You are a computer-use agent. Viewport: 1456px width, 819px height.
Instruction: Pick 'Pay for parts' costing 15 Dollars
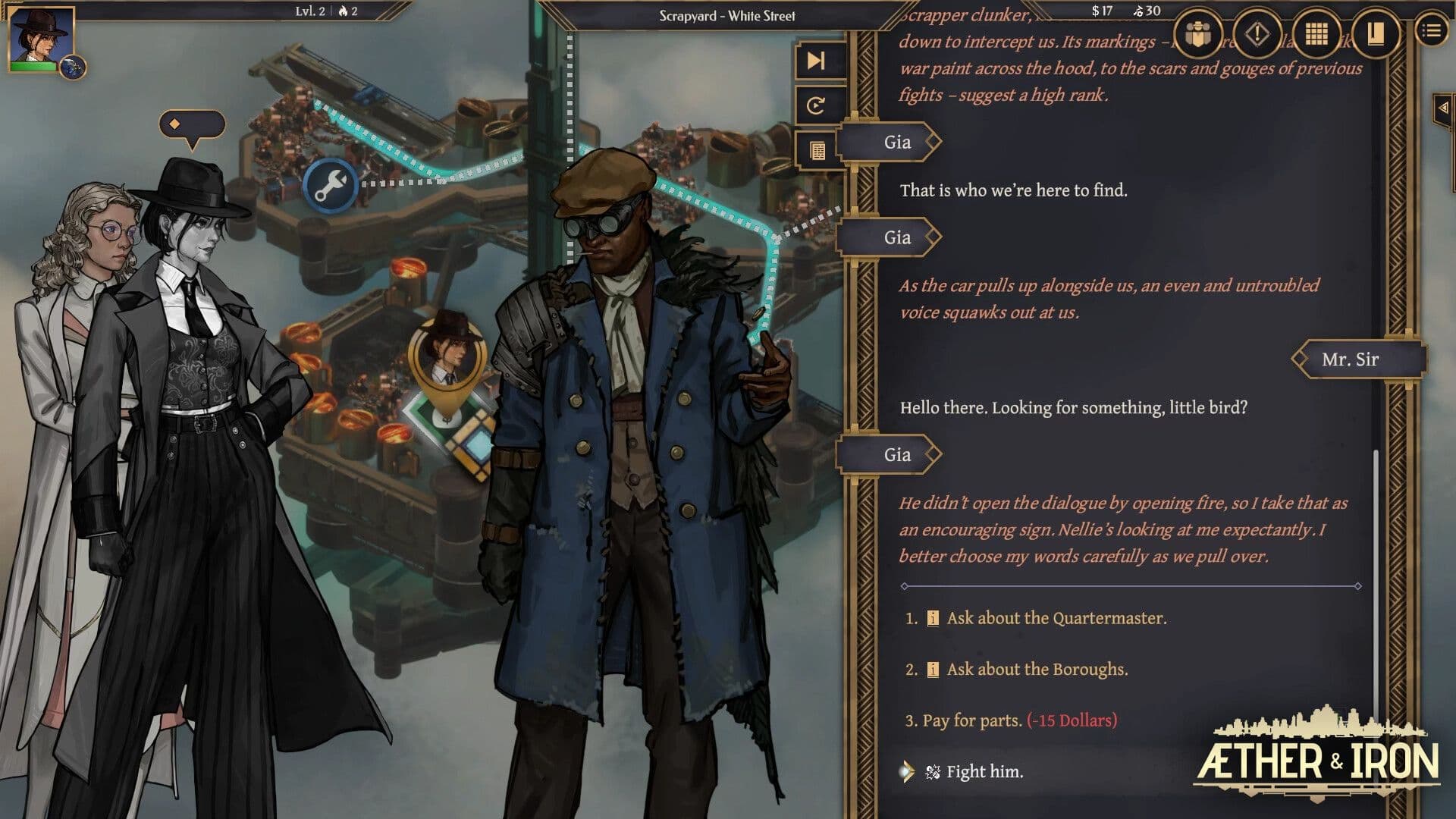pos(1012,720)
